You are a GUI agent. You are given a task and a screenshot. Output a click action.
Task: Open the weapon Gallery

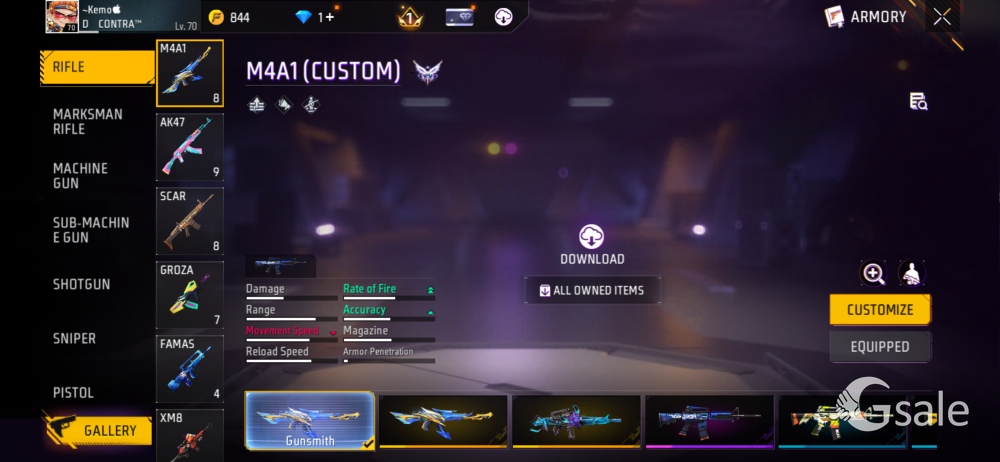[x=100, y=430]
